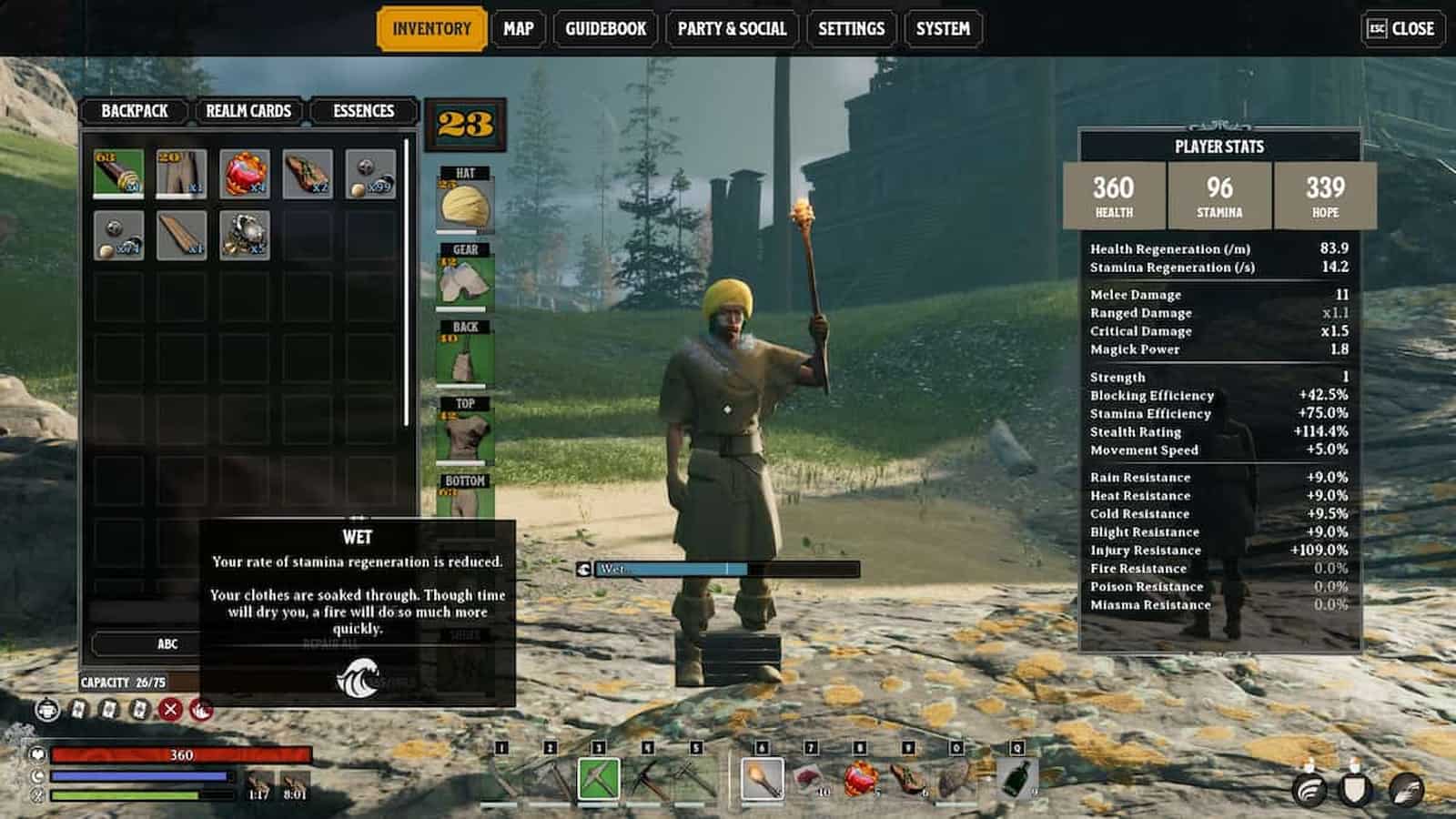Click the Gear shorts equipment slot
Screen dimensions: 1456x819
pyautogui.click(x=464, y=278)
